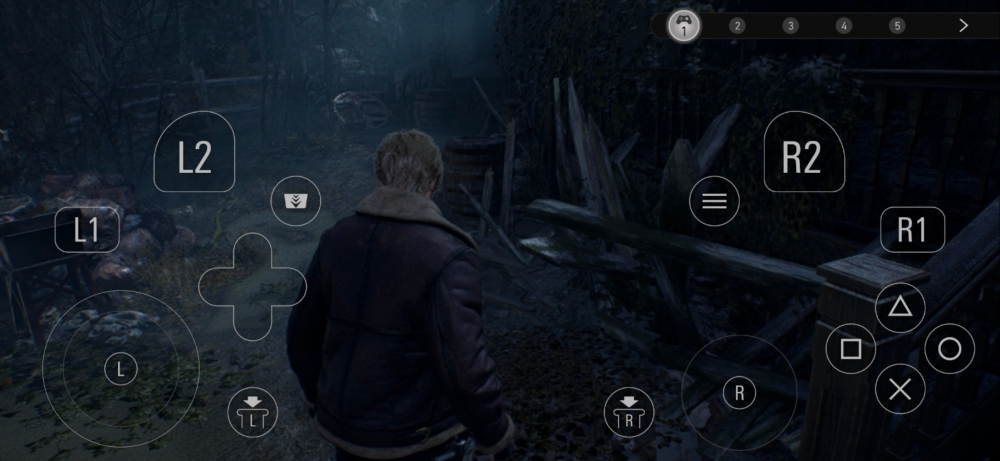Tap the L1 shoulder button
1000x461 pixels.
pos(87,230)
